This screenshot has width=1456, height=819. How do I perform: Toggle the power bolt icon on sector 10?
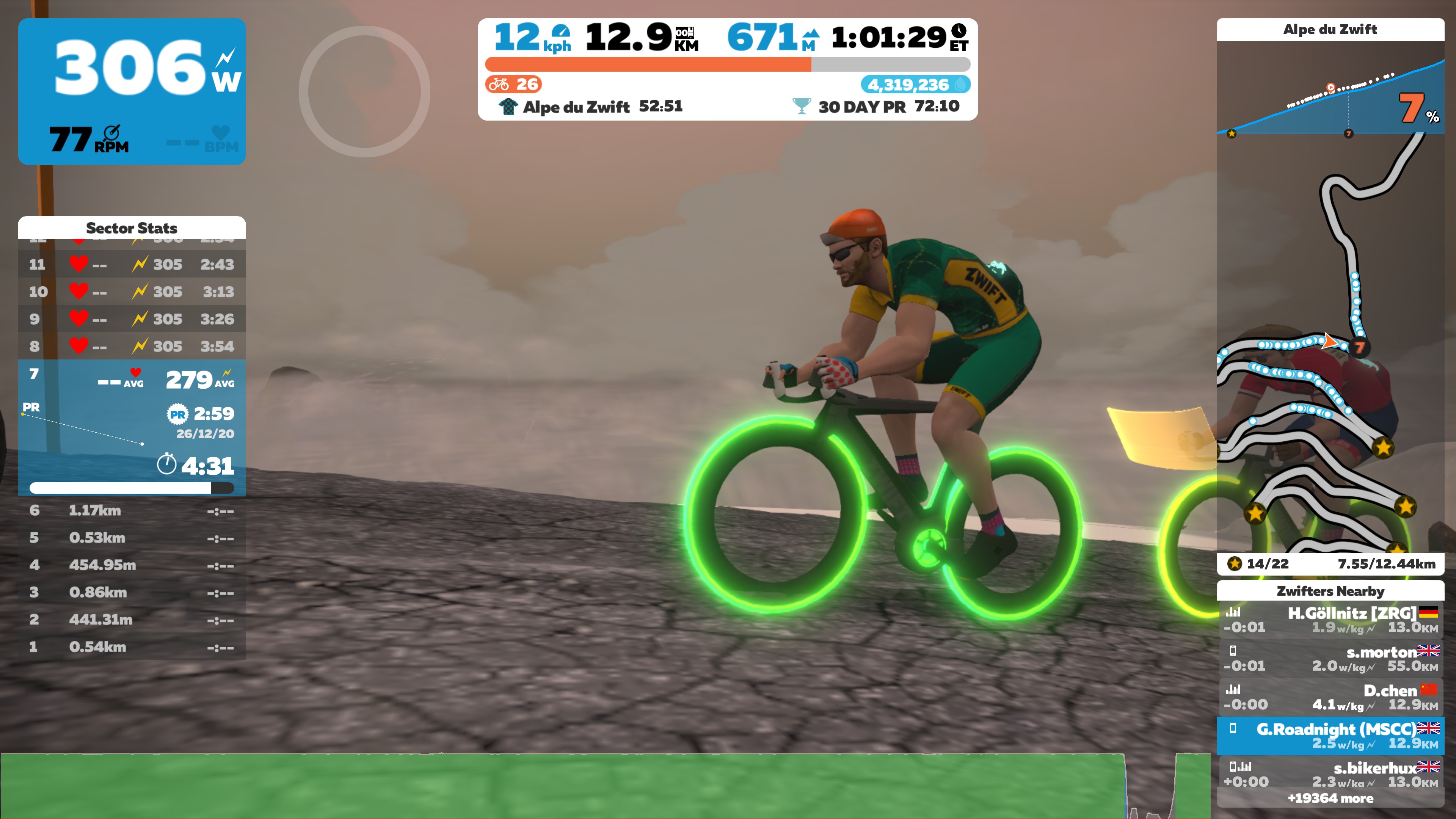(137, 291)
